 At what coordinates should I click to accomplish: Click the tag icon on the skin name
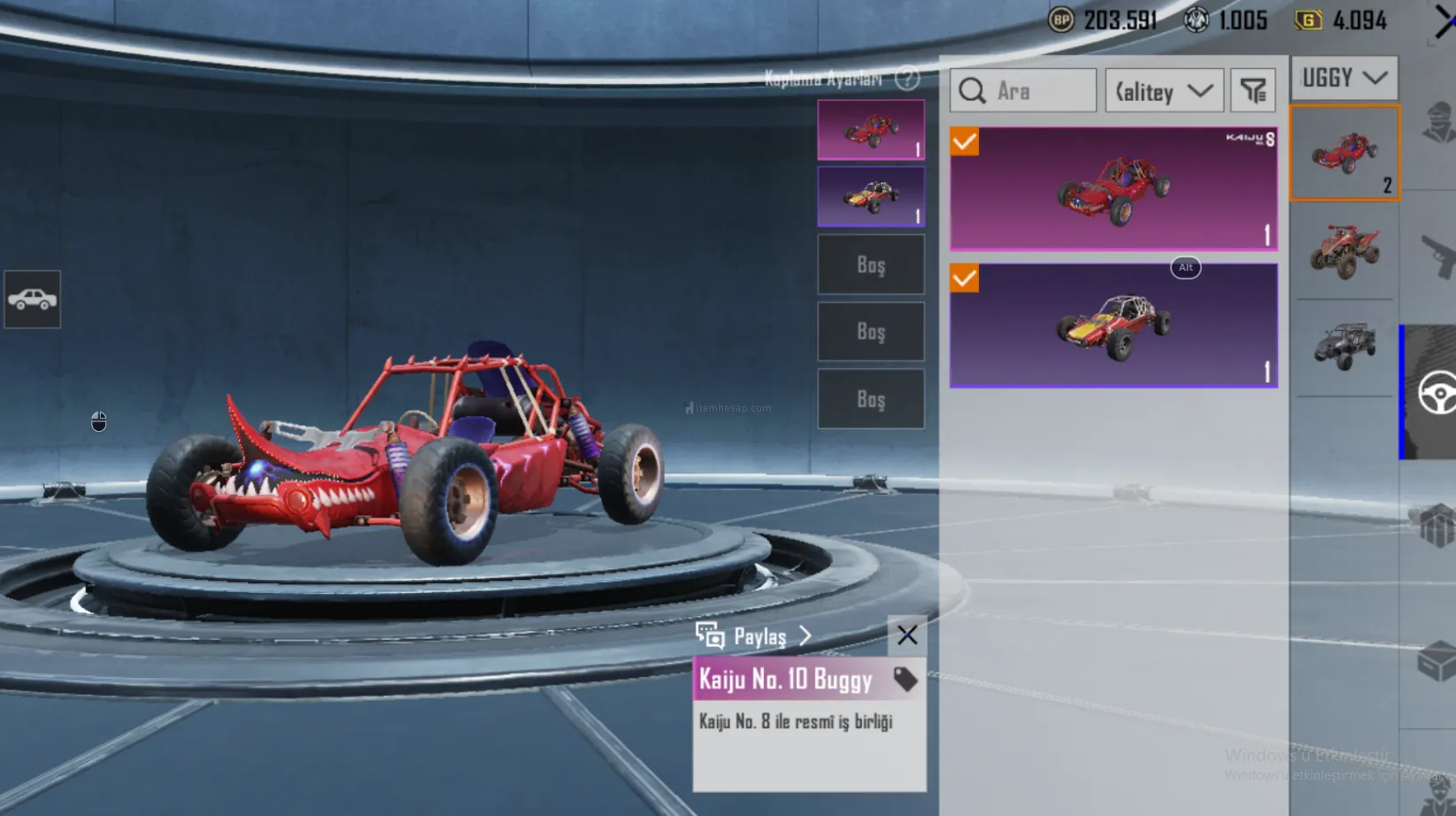[905, 679]
